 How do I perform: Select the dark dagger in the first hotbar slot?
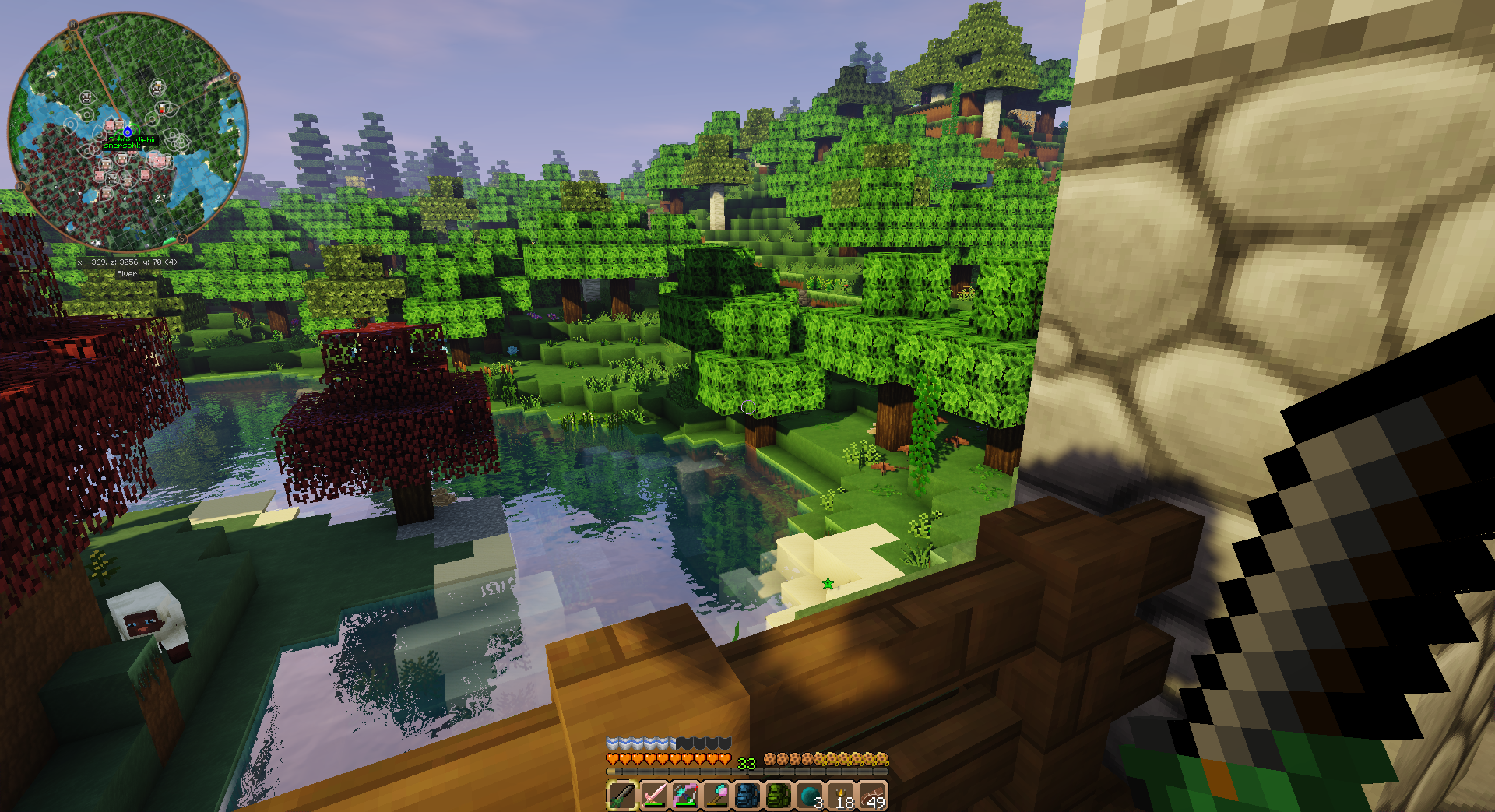(x=622, y=796)
